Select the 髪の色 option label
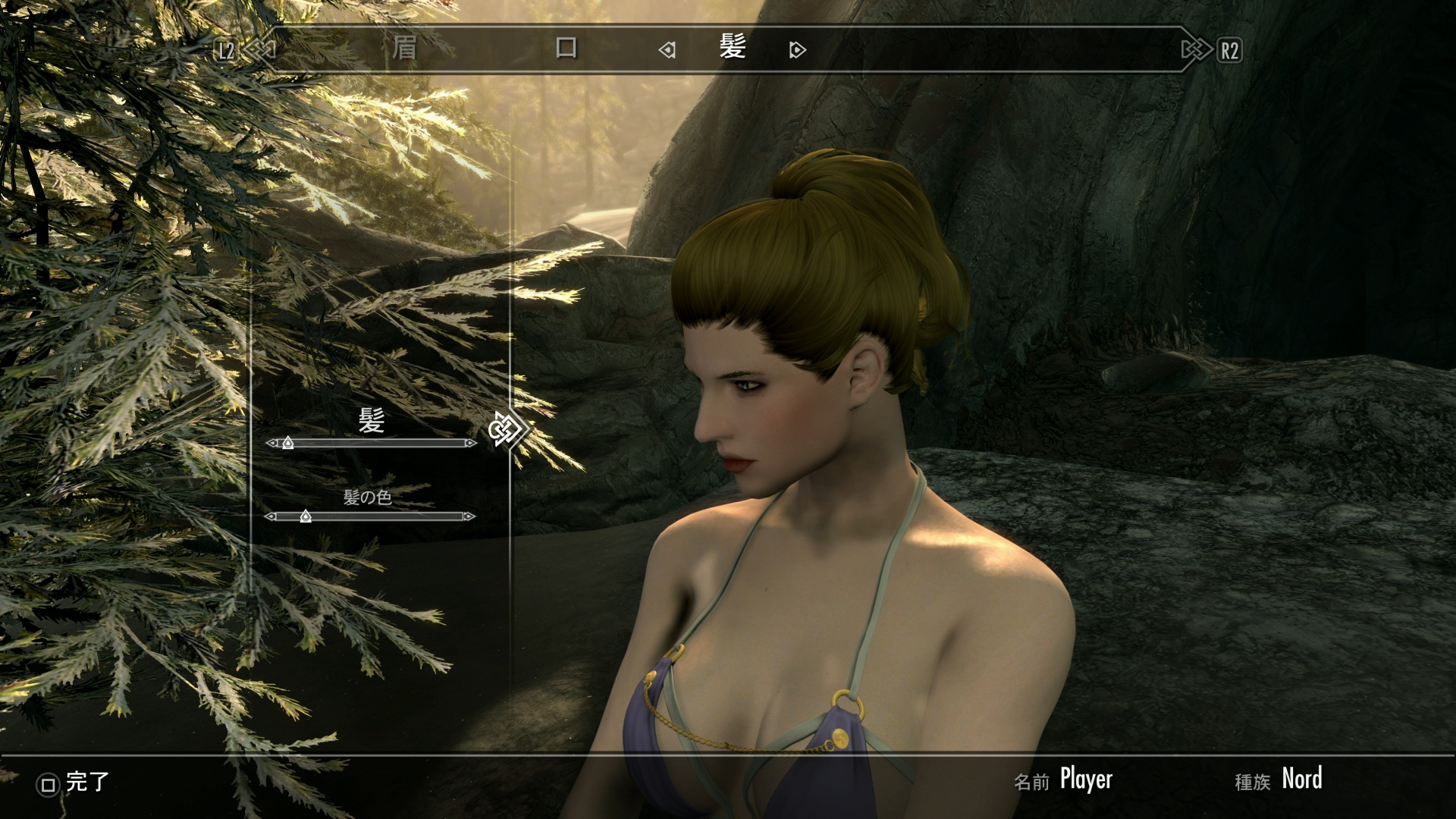The image size is (1456, 819). click(x=368, y=497)
